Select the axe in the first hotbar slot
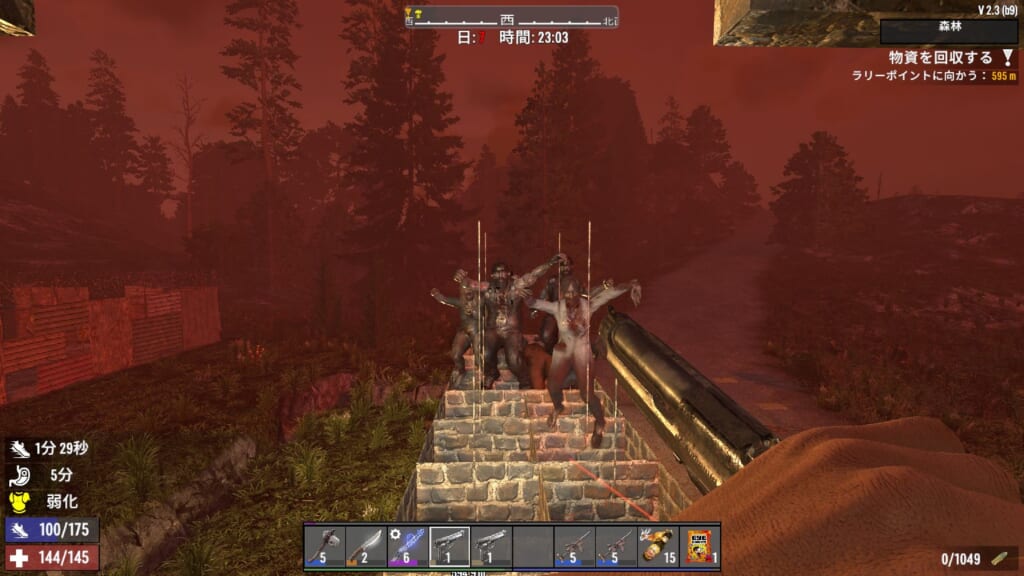 coord(325,547)
